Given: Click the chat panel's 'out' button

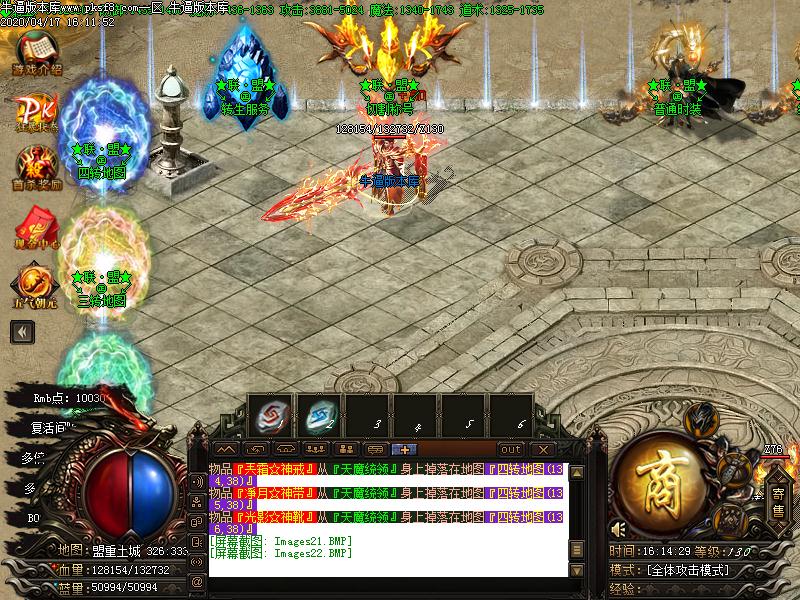Looking at the screenshot, I should coord(511,450).
